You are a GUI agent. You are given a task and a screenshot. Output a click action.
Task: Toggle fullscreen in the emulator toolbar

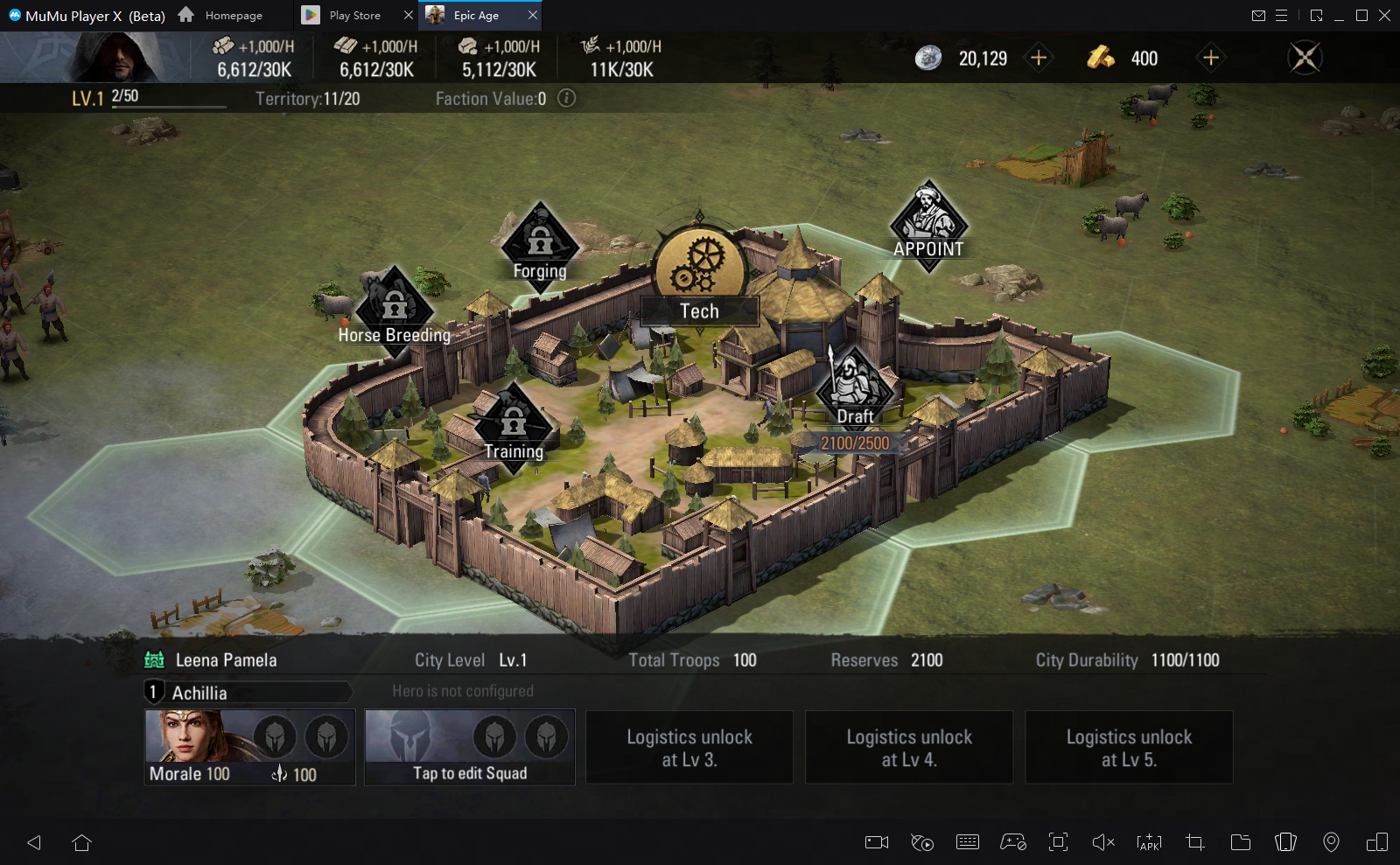click(x=1058, y=842)
